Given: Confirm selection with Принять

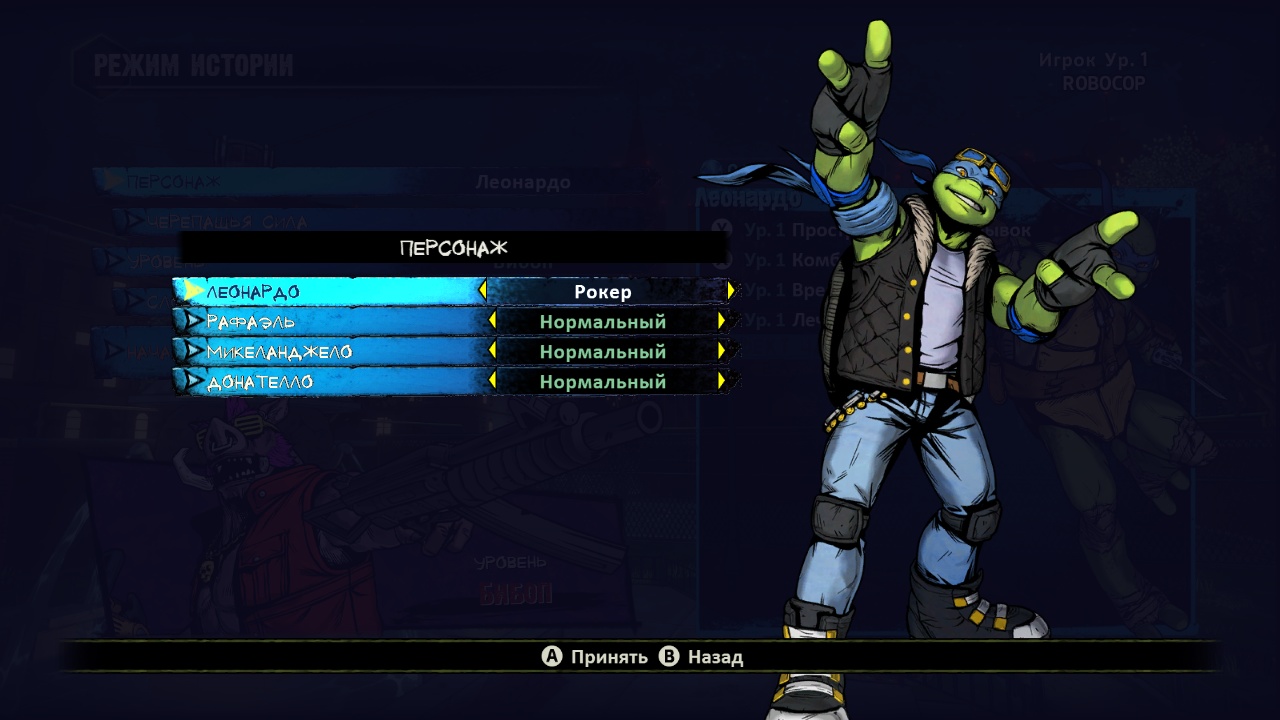Looking at the screenshot, I should (x=595, y=657).
